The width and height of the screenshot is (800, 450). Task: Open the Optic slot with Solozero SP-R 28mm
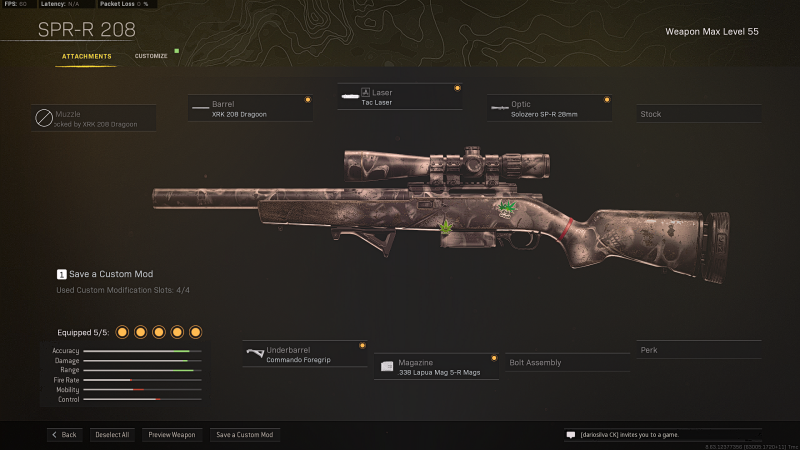(548, 108)
